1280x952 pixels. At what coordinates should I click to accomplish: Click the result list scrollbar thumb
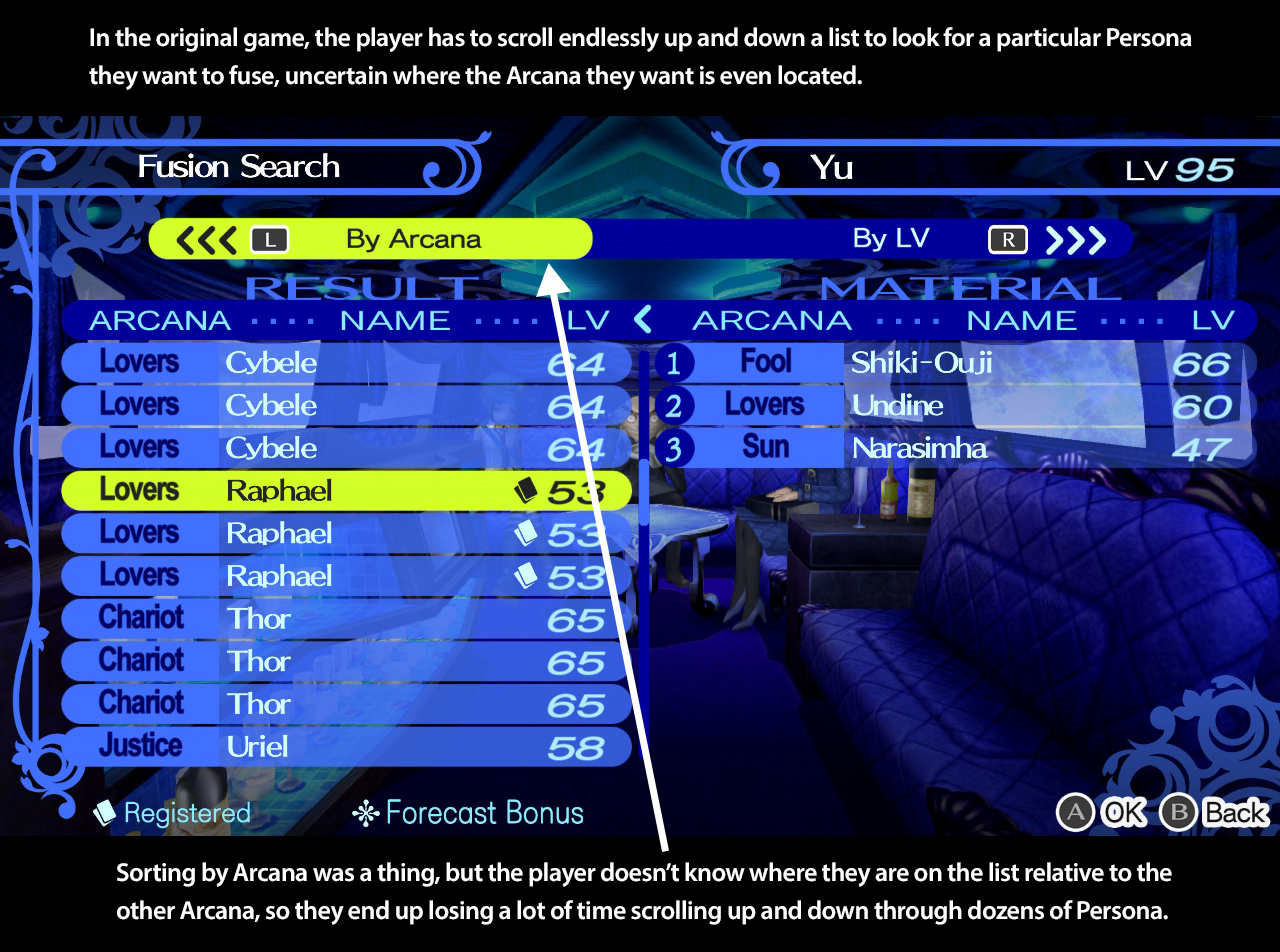(641, 490)
